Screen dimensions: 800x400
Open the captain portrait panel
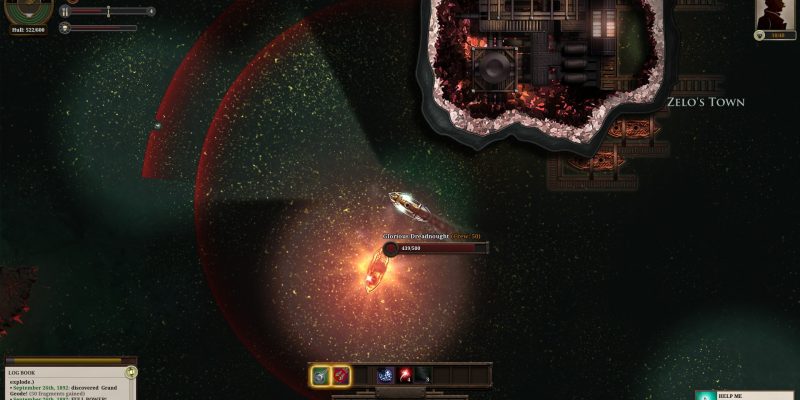coord(776,15)
